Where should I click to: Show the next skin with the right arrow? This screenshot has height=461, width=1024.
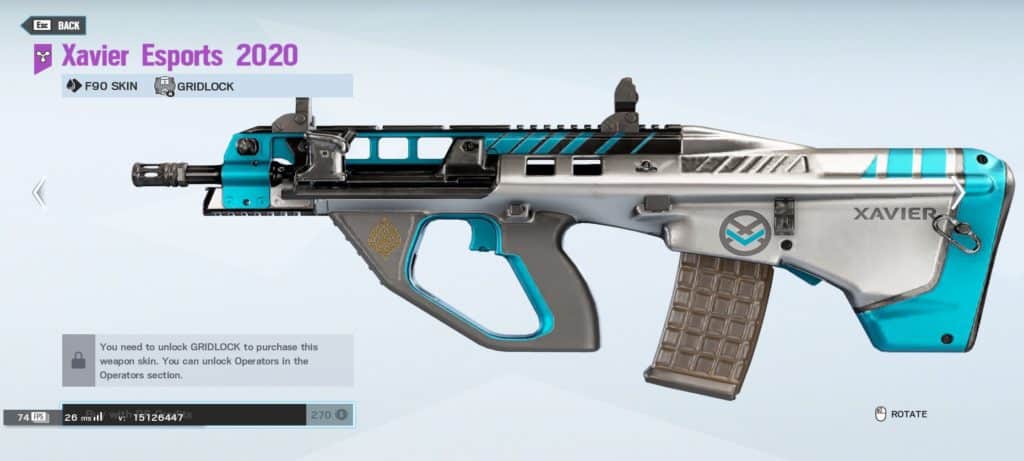click(957, 193)
